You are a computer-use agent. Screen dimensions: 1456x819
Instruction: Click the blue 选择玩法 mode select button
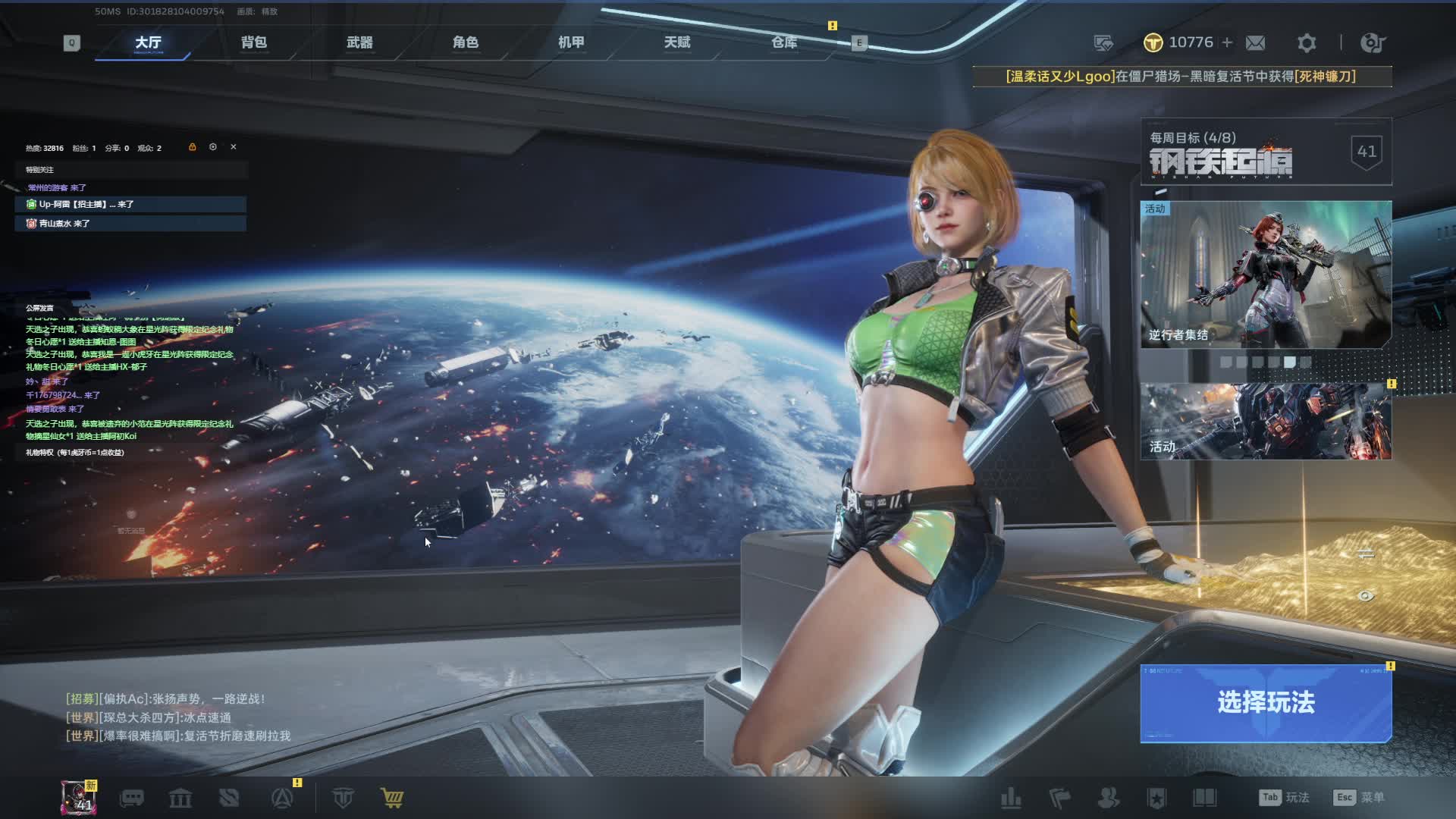[x=1266, y=703]
